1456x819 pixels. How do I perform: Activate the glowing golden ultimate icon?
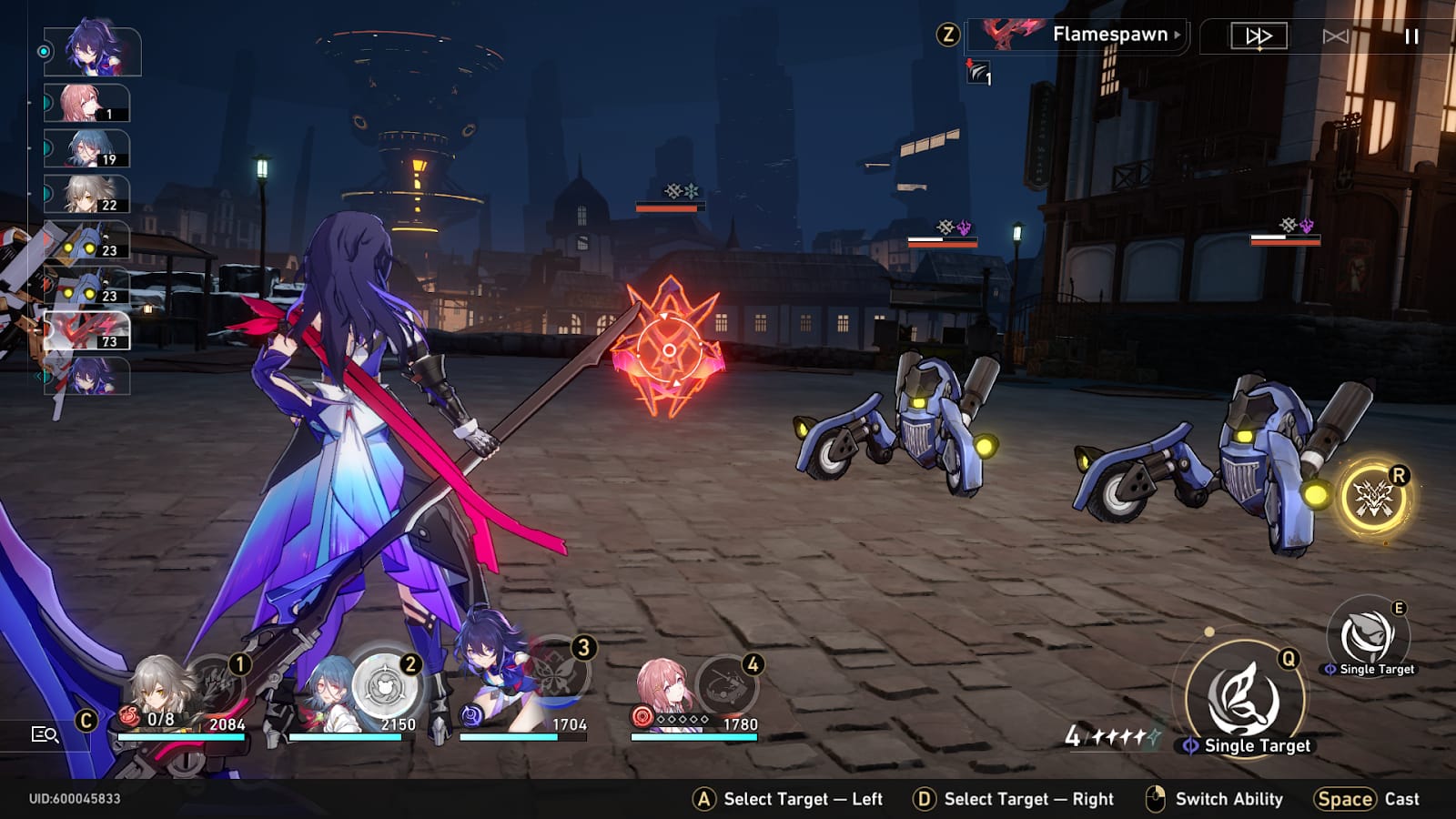coord(1373,498)
